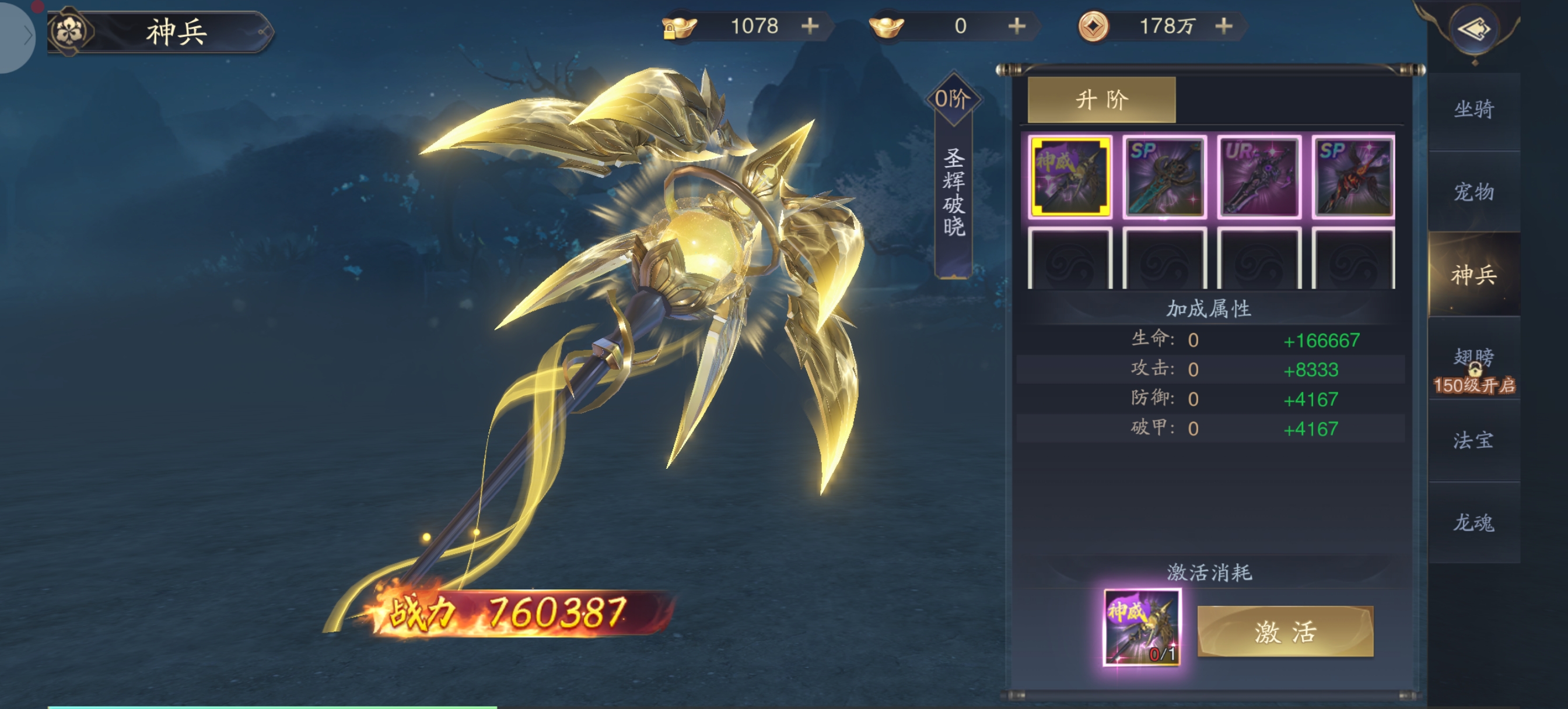
Task: Open the 宠物 pet category
Action: tap(1473, 192)
